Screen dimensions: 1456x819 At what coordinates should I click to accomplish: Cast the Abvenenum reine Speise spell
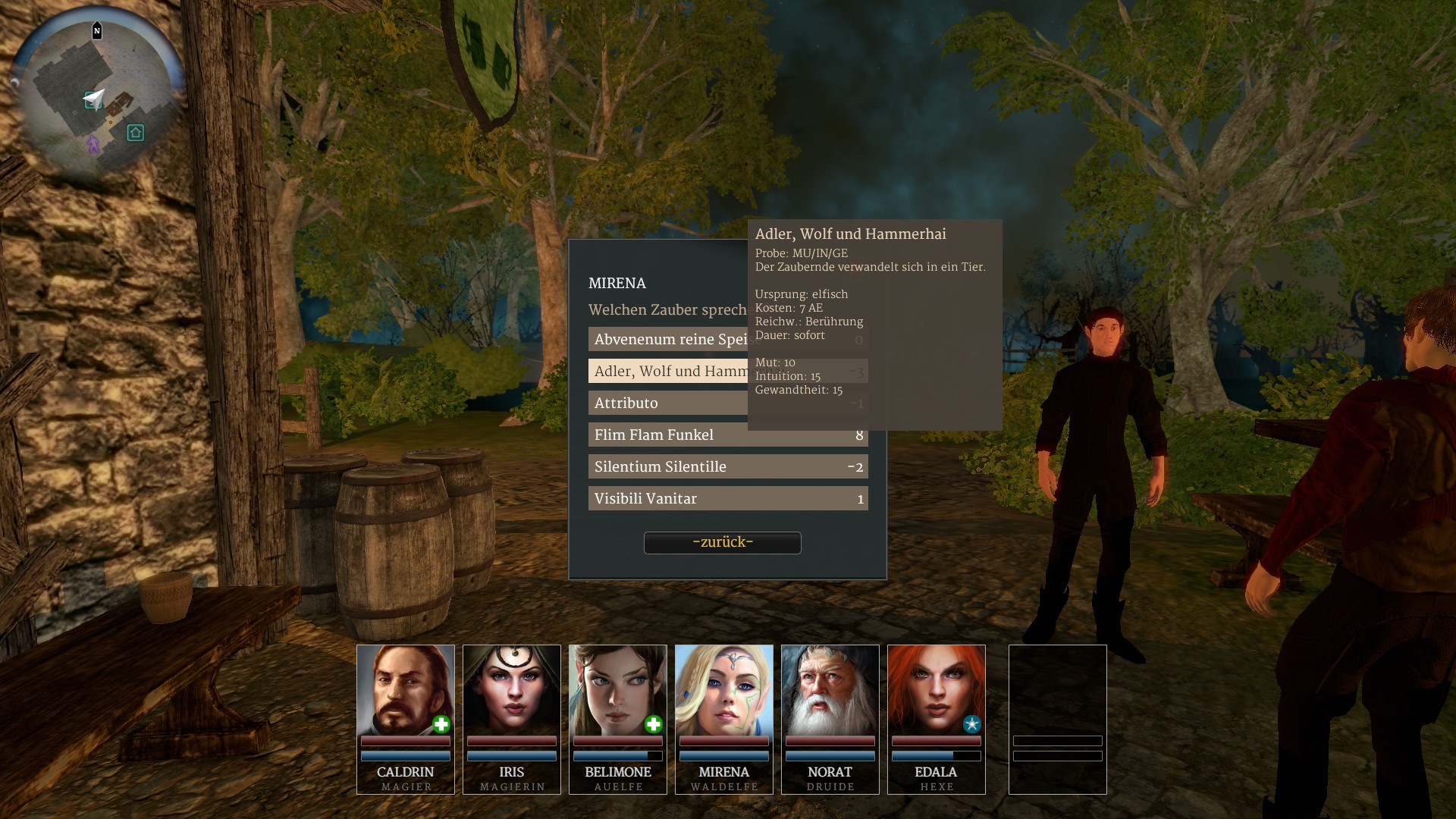[x=667, y=340]
